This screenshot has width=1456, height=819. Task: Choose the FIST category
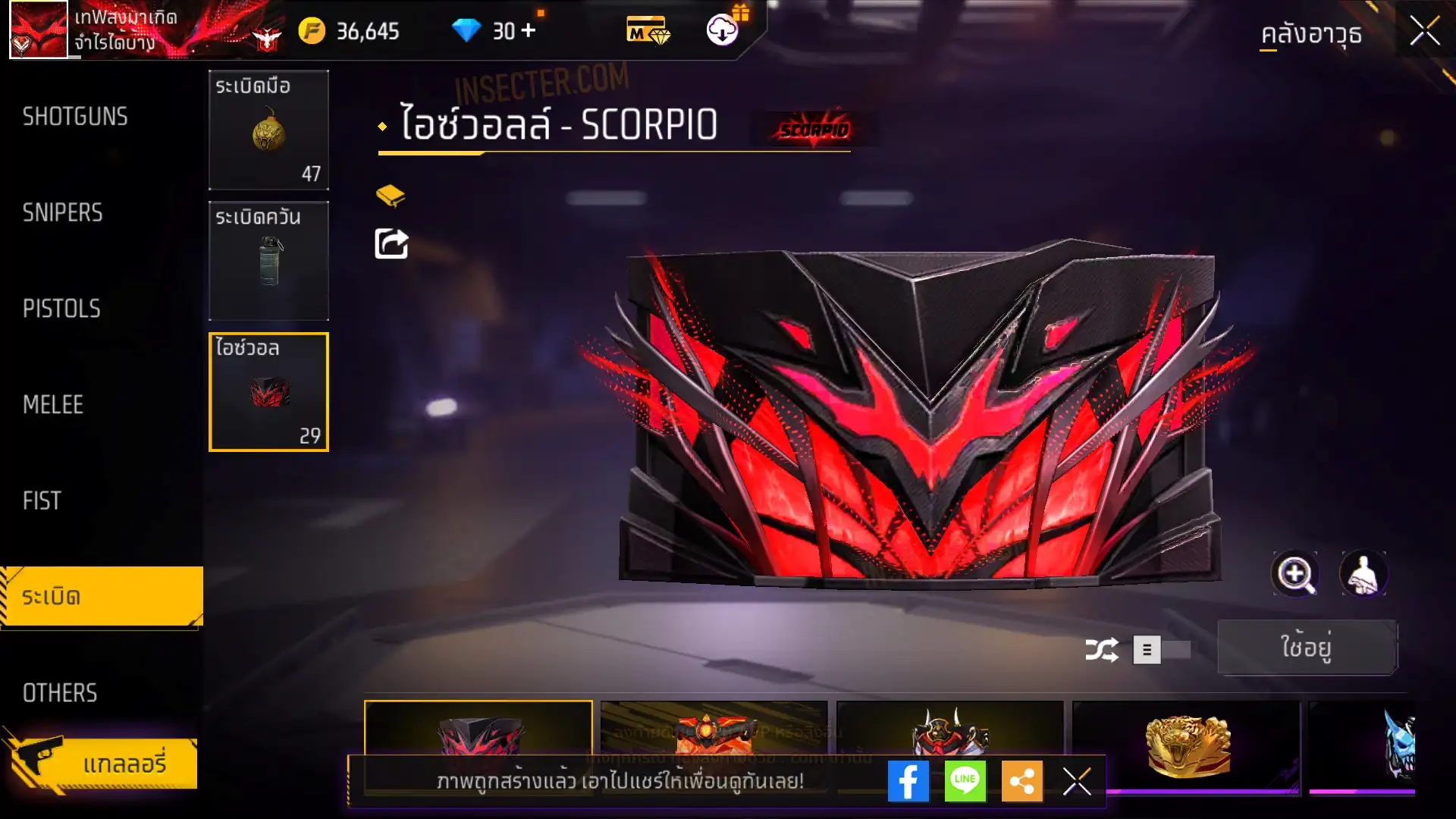click(42, 500)
